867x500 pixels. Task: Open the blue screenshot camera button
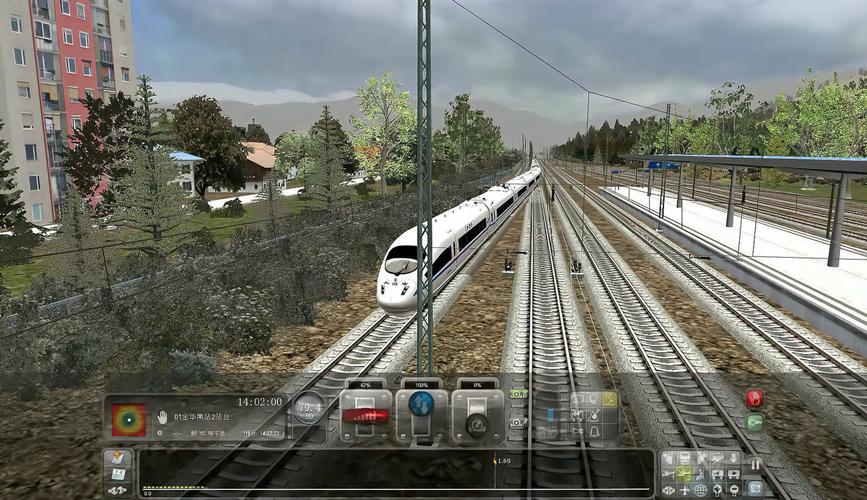click(754, 488)
